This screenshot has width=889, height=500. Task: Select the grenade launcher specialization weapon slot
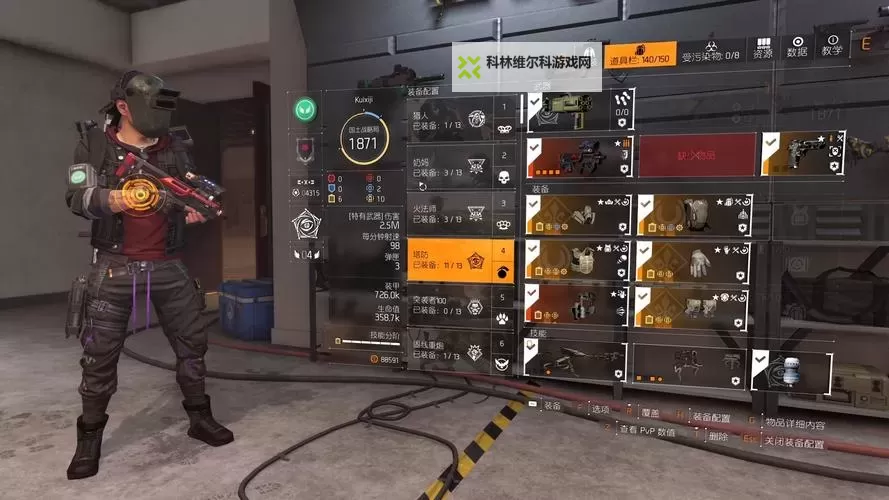coord(581,111)
